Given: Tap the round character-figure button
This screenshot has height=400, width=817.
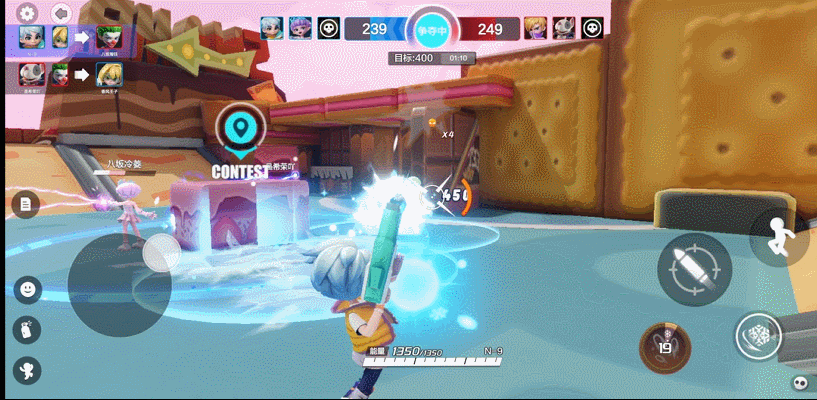Looking at the screenshot, I should coord(27,369).
